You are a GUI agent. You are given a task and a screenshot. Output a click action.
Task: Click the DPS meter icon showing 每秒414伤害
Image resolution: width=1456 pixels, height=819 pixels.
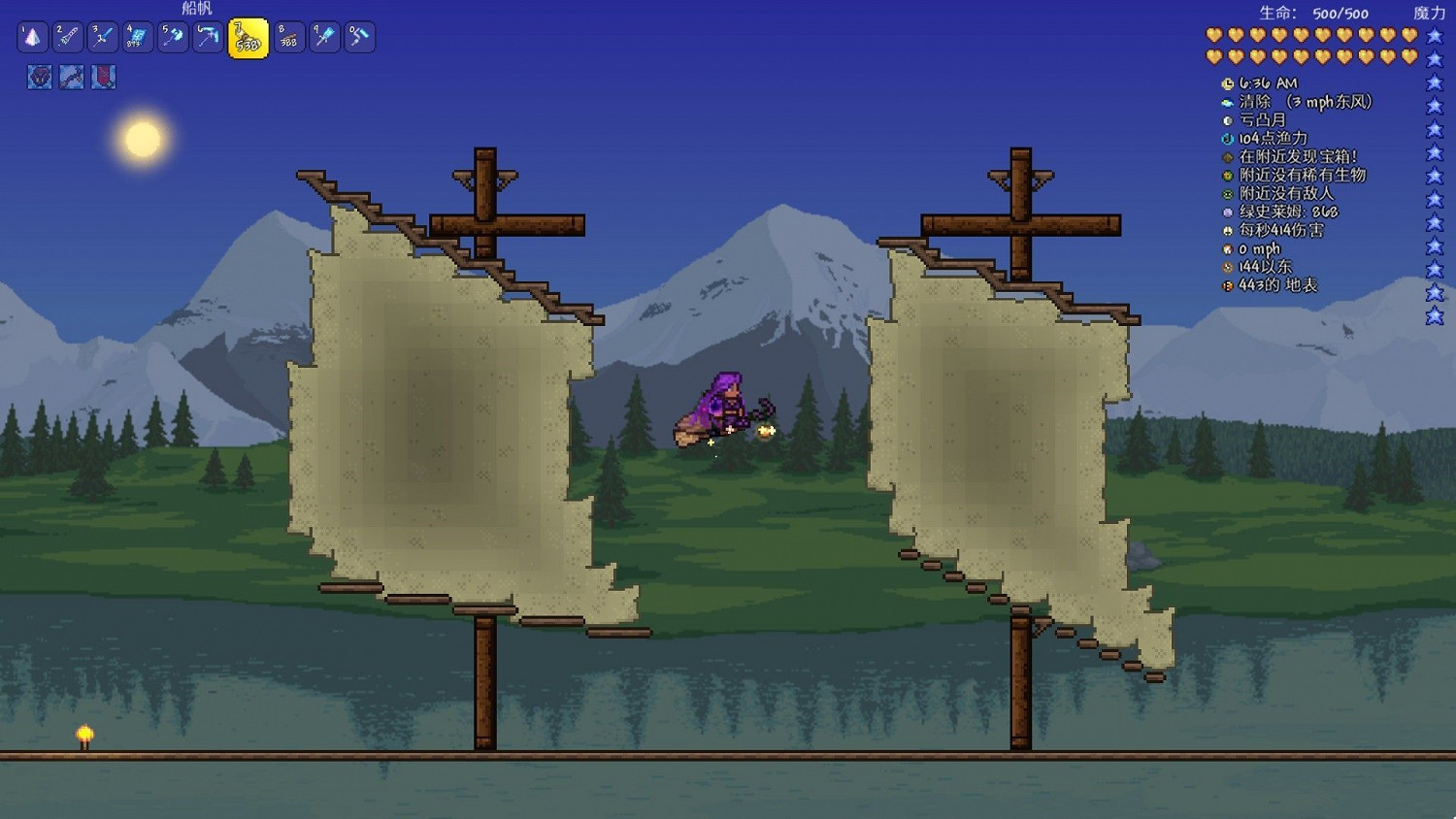coord(1228,230)
